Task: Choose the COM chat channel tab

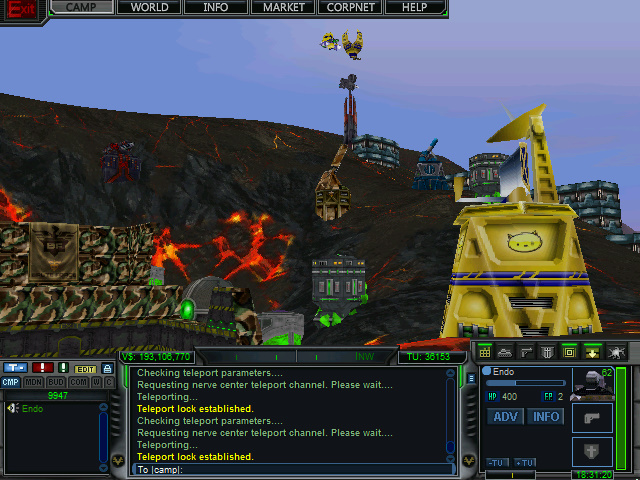Action: coord(78,382)
